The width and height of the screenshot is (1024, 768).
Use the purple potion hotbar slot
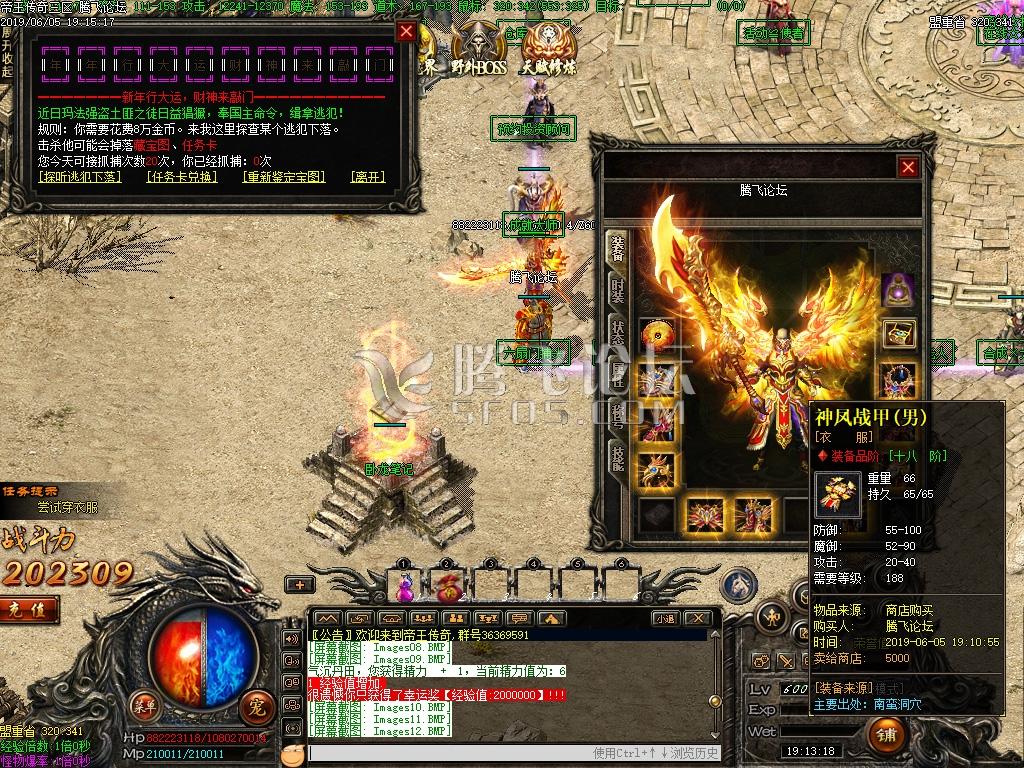[405, 583]
